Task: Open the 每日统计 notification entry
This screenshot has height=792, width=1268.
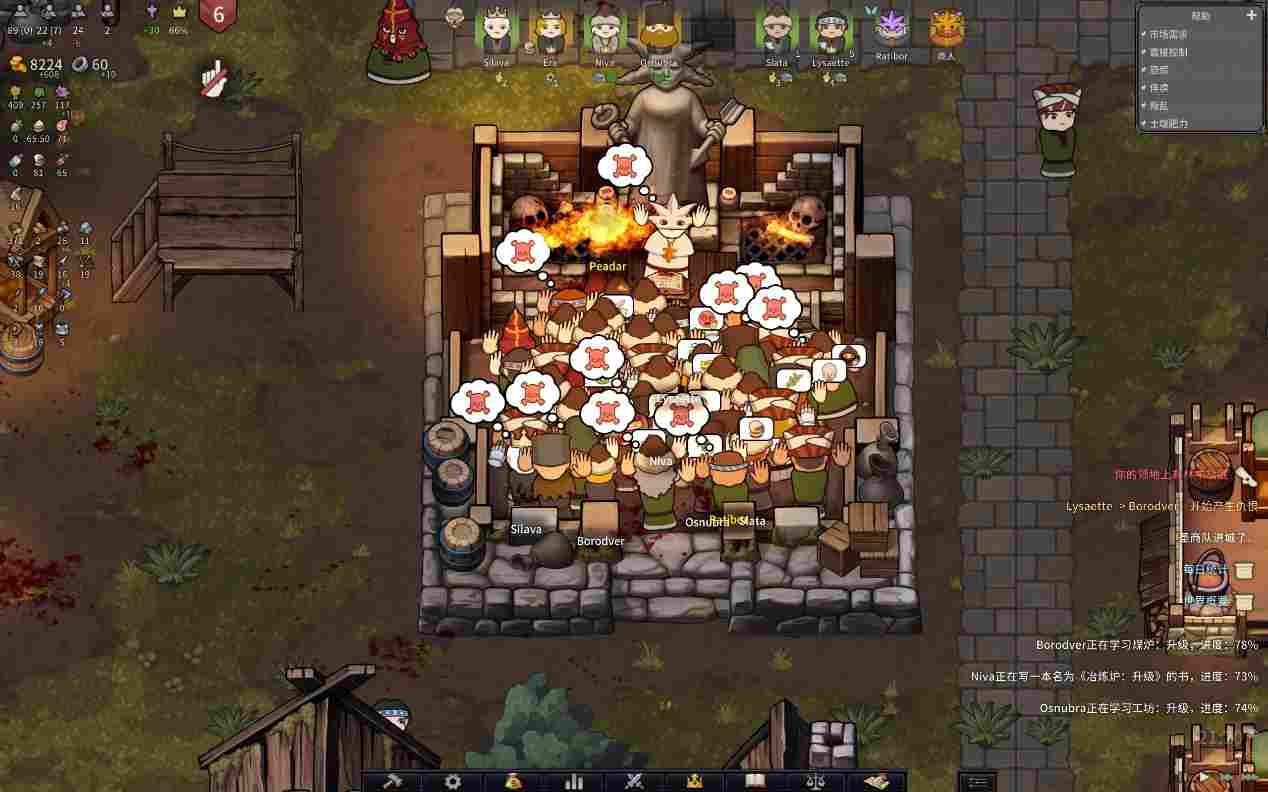Action: point(1205,569)
